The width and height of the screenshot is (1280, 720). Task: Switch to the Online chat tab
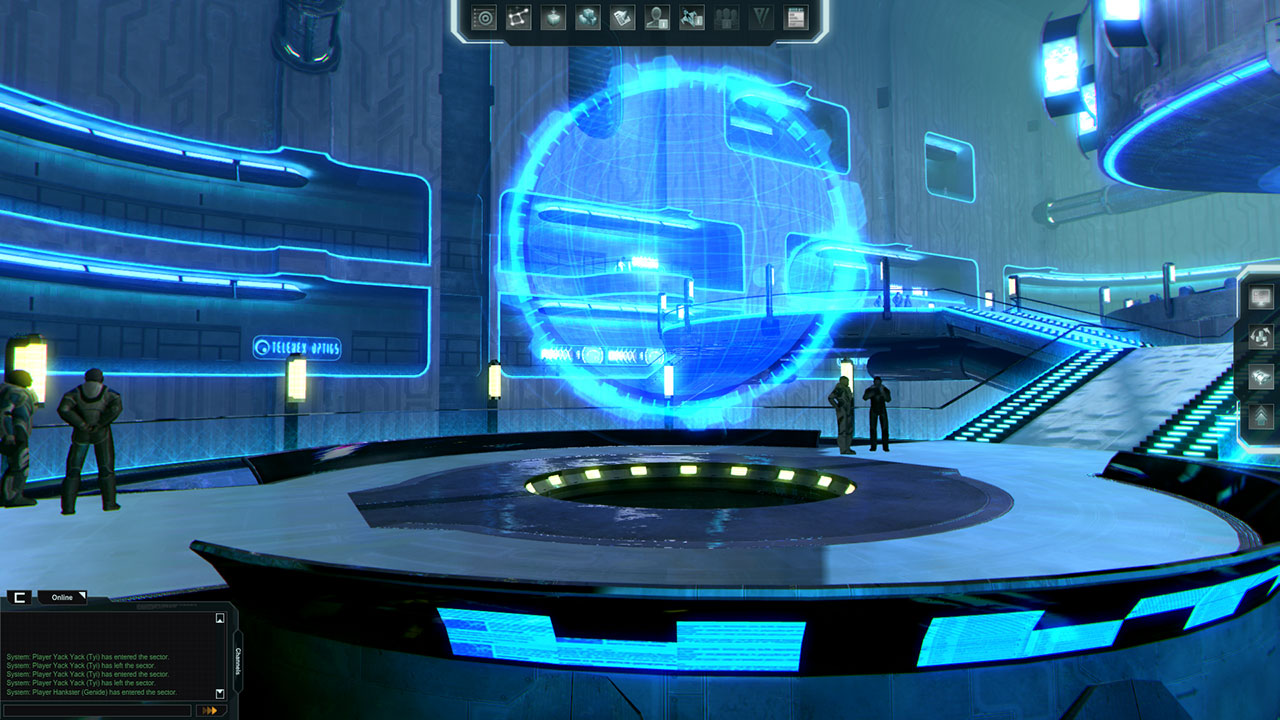[62, 598]
